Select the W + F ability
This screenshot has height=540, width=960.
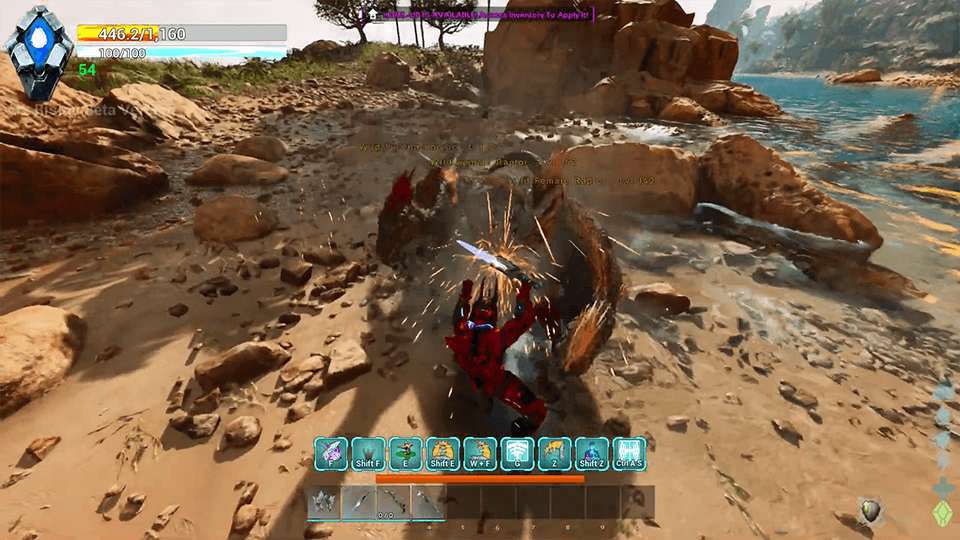coord(480,453)
